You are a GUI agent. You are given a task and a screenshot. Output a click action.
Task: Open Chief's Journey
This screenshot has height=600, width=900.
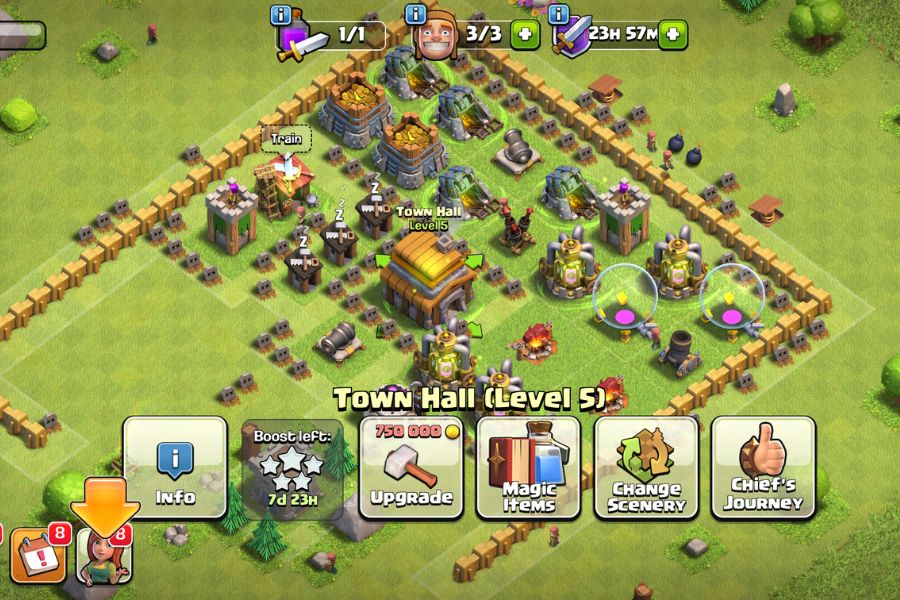764,468
